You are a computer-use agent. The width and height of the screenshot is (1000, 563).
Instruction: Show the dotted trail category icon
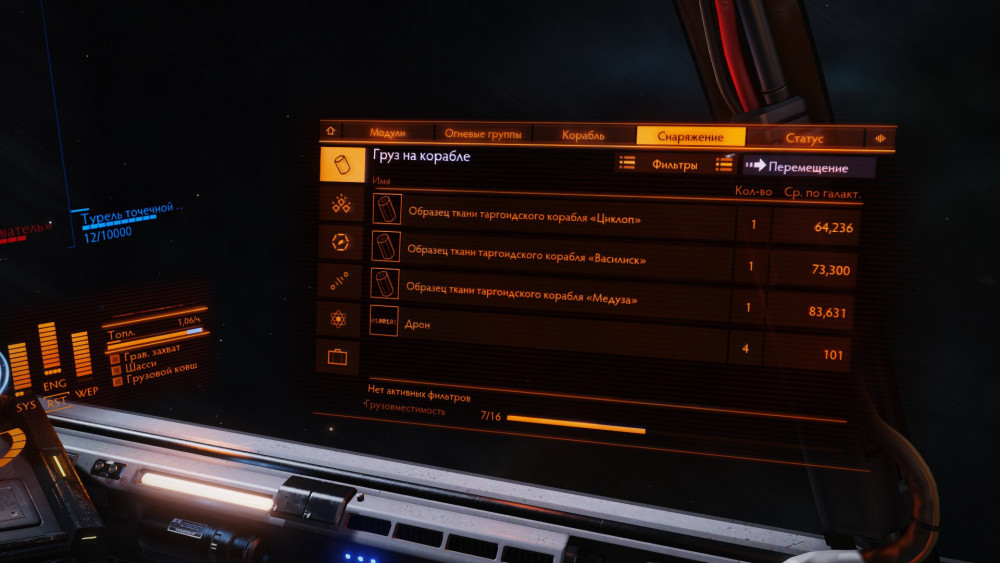pos(339,279)
